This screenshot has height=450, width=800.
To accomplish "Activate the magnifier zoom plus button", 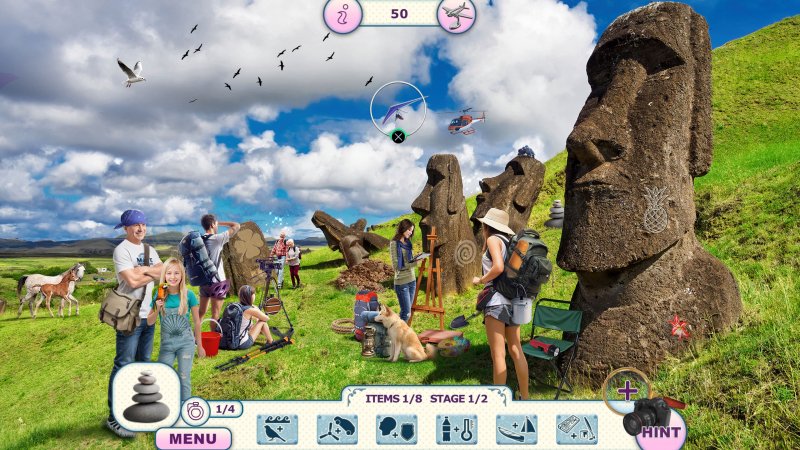I will (627, 389).
